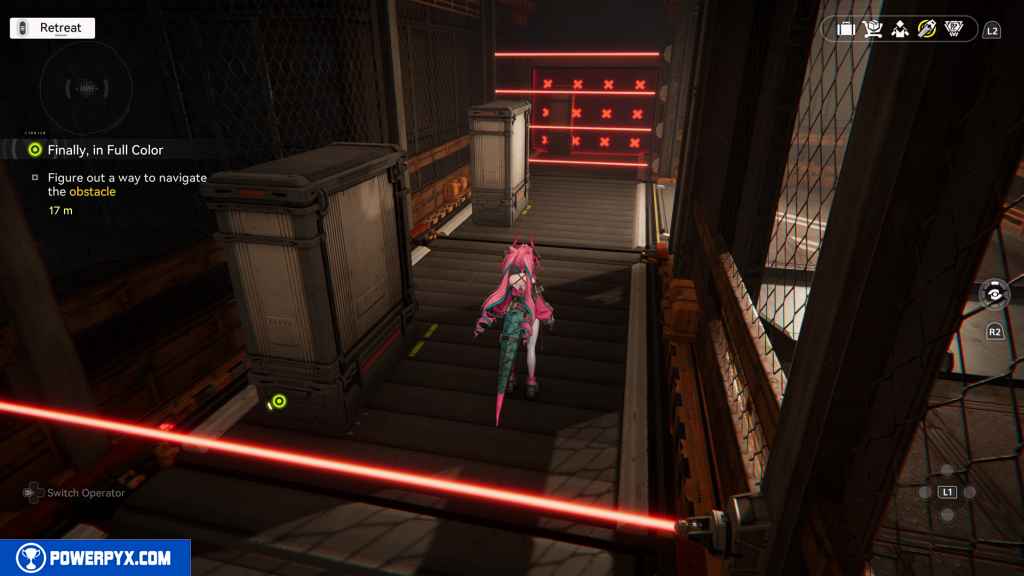Screen dimensions: 1024x576
Task: Open the operator character icon
Action: (900, 29)
